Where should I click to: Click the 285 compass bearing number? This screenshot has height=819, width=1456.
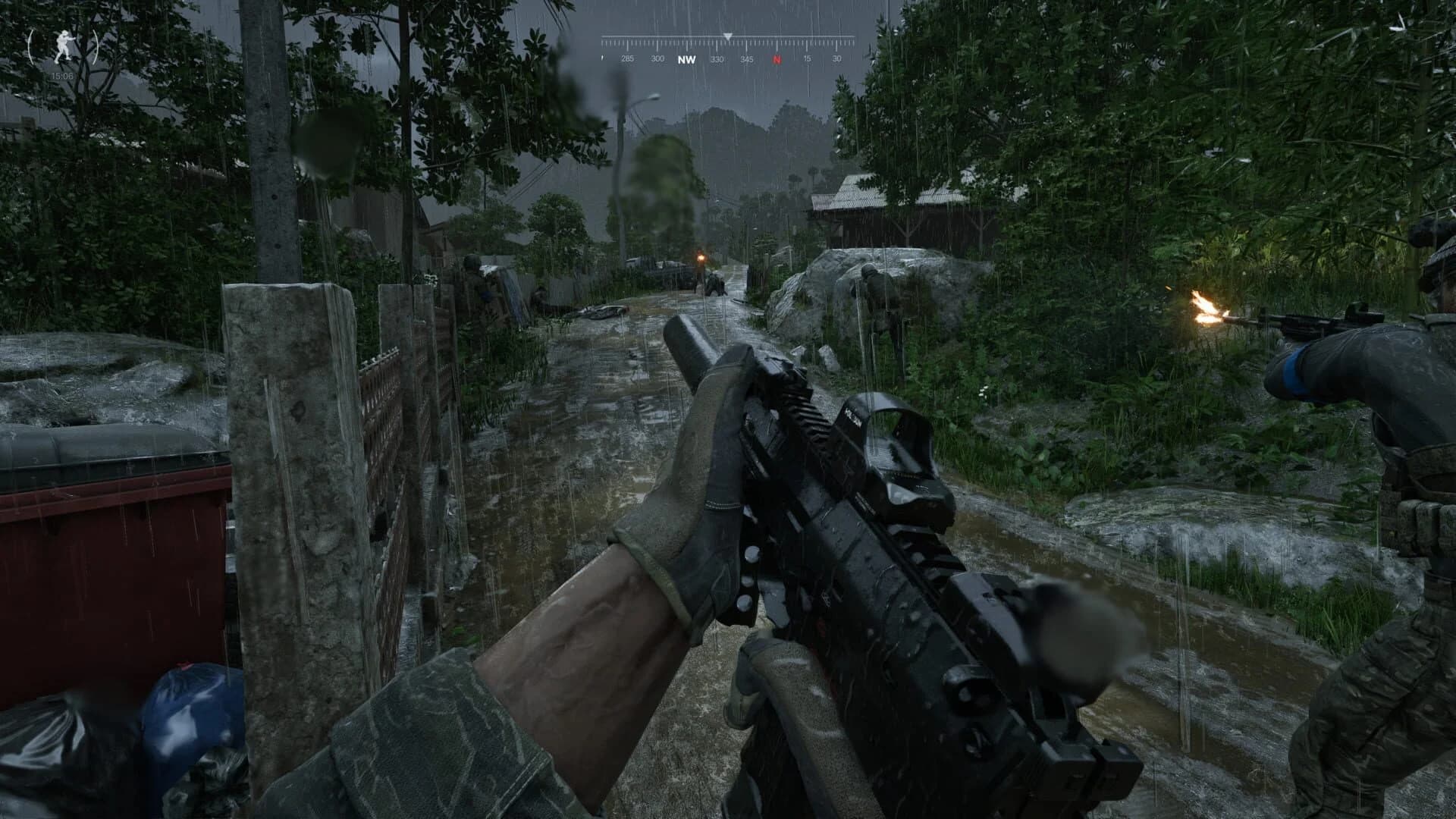[627, 58]
